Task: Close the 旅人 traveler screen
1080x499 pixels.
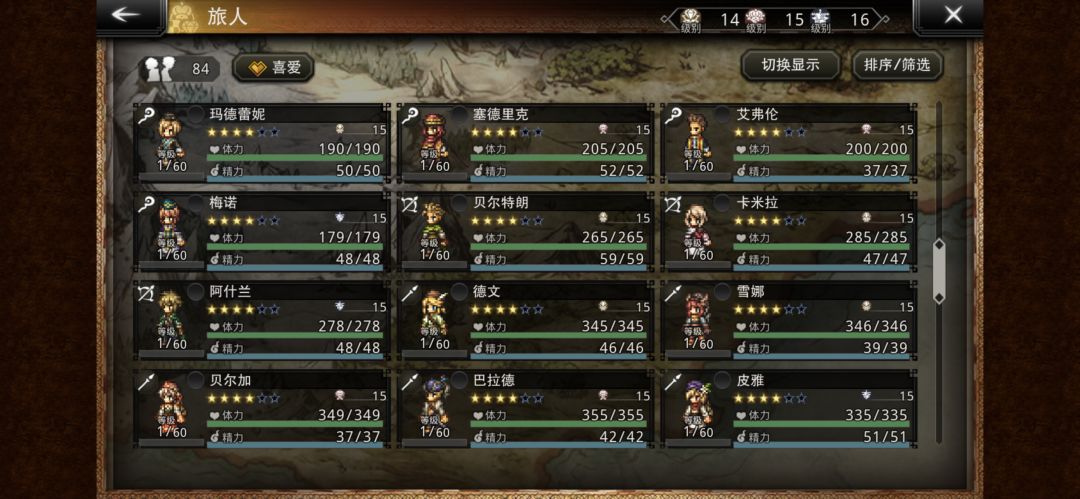Action: [952, 15]
